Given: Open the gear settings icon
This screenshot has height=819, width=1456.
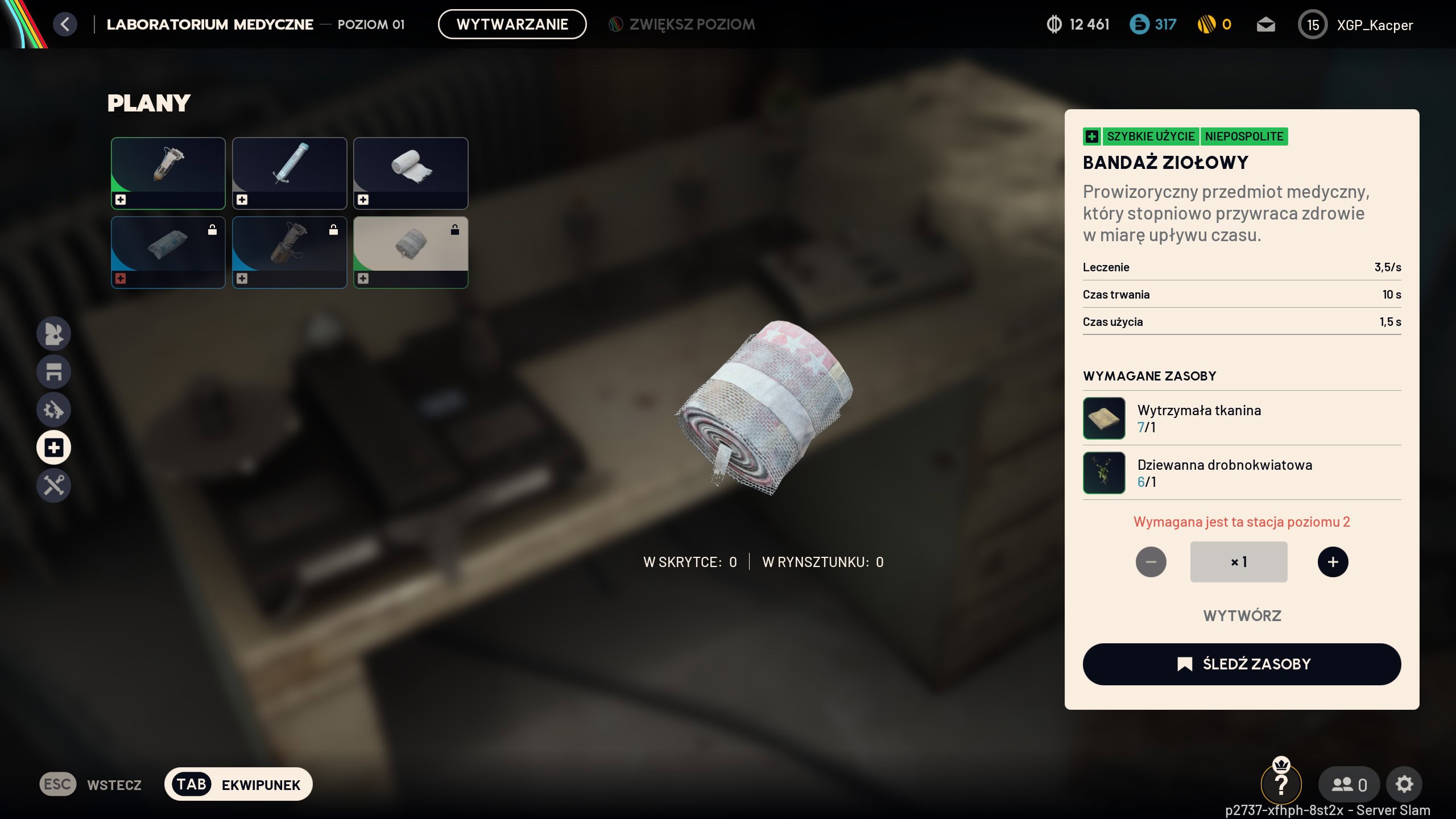Looking at the screenshot, I should coord(1404,784).
